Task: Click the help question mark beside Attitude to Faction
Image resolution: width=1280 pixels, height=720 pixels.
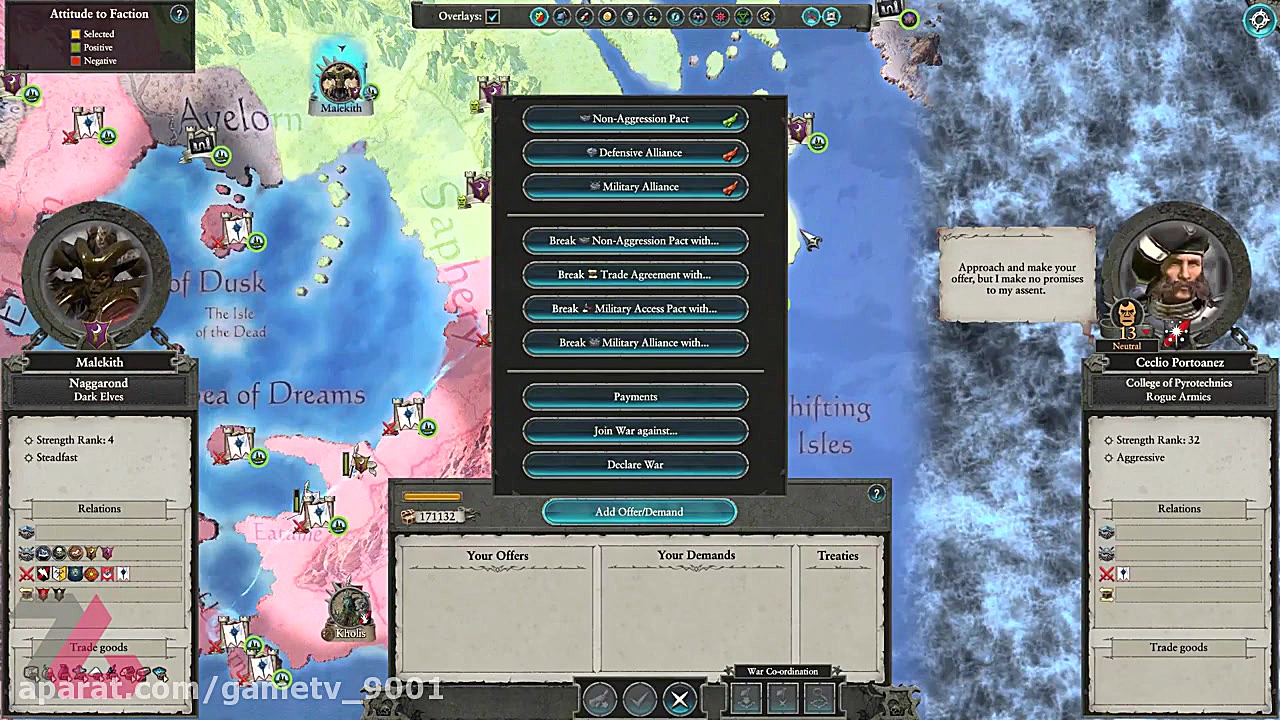Action: (x=178, y=13)
